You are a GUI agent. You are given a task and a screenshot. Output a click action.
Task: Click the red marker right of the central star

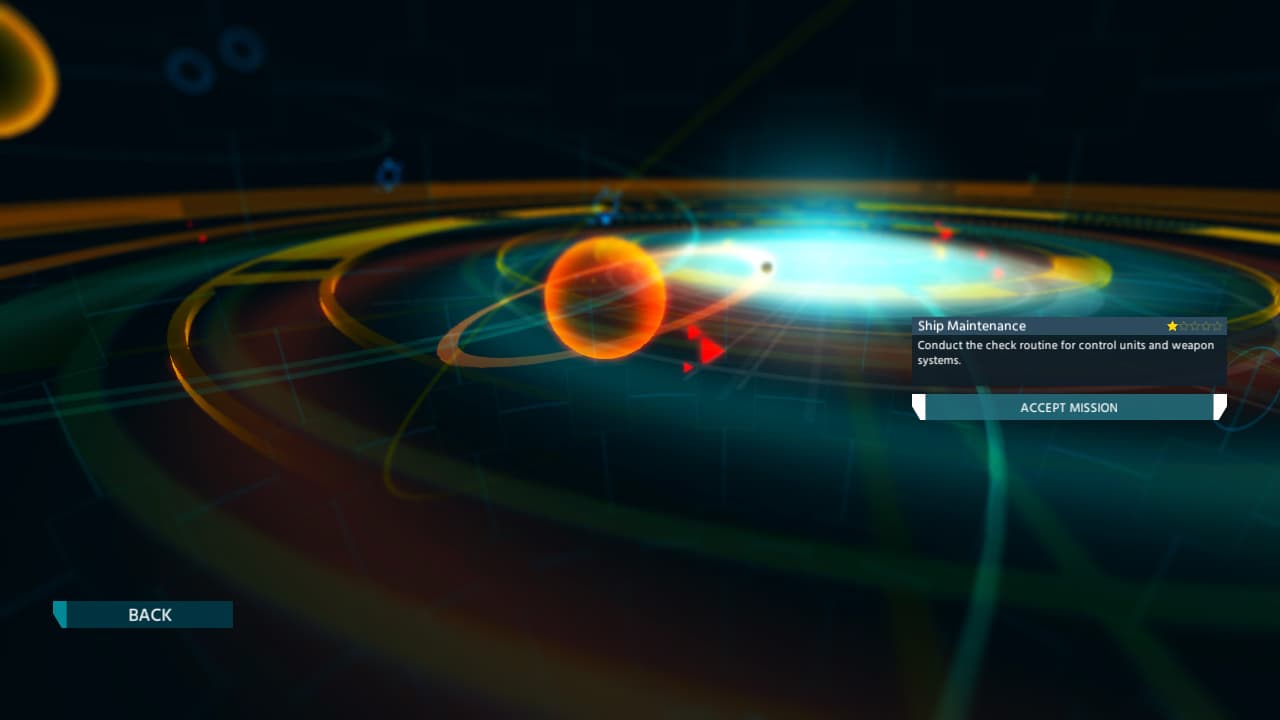tap(947, 233)
